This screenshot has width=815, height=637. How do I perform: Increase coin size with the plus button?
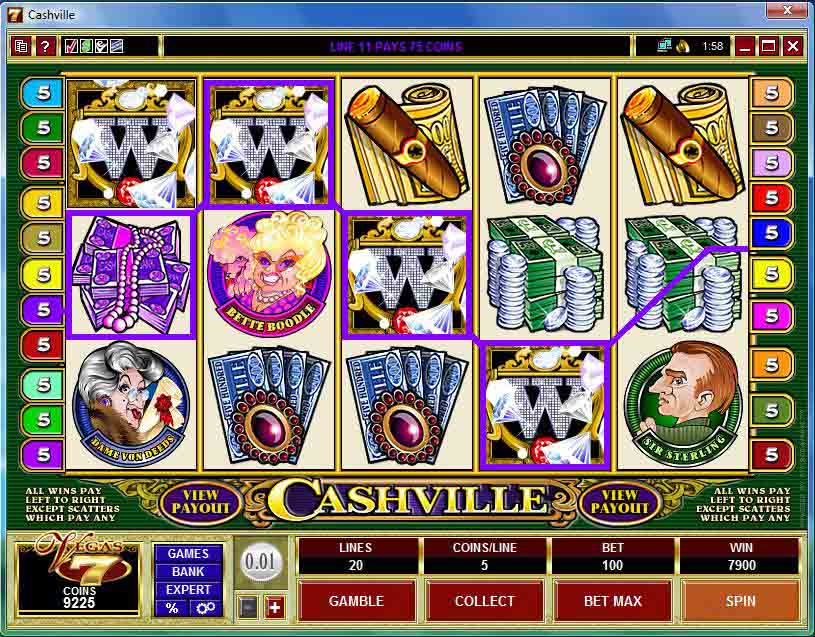click(x=274, y=607)
